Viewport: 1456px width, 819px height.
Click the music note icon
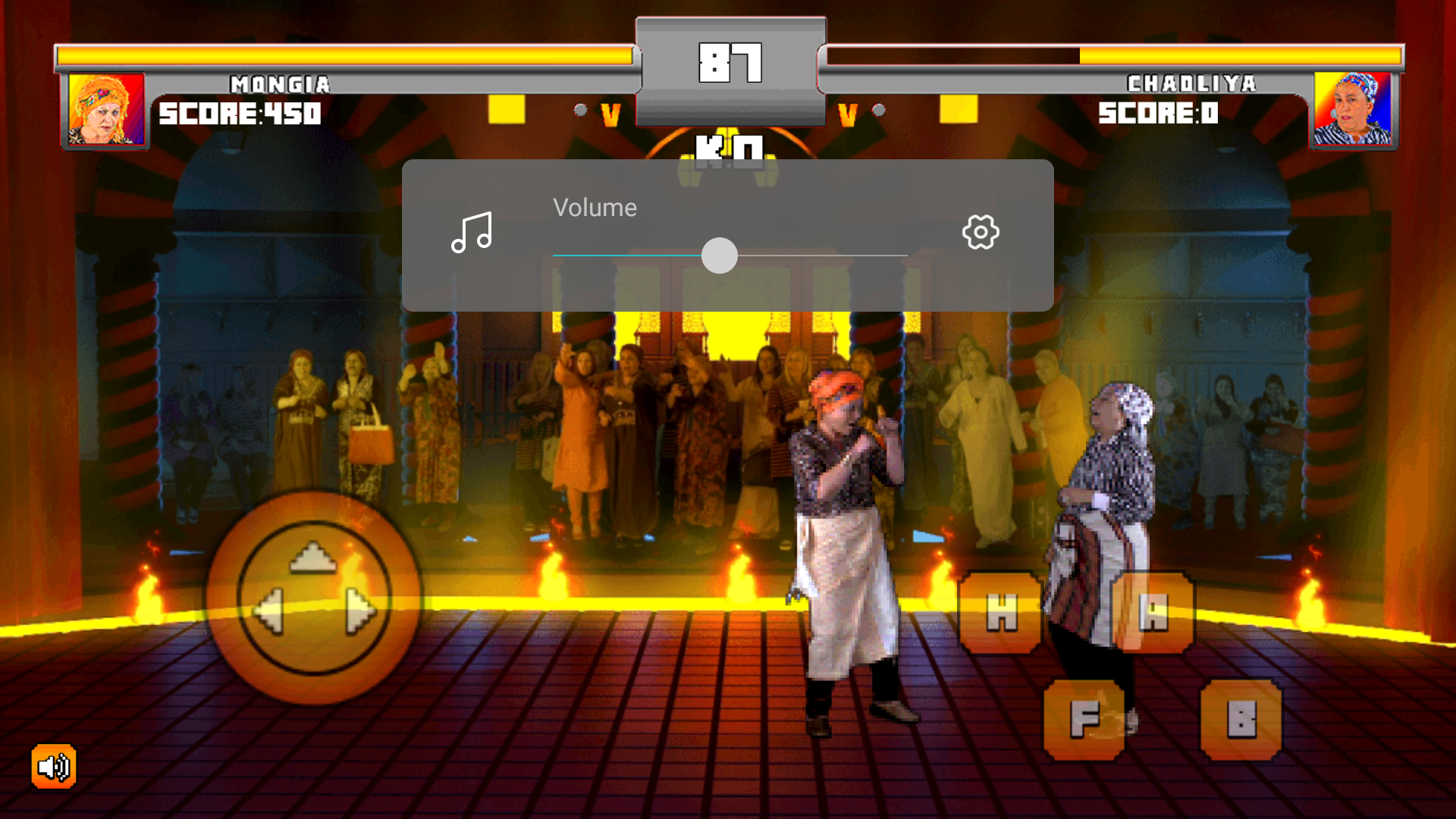472,232
